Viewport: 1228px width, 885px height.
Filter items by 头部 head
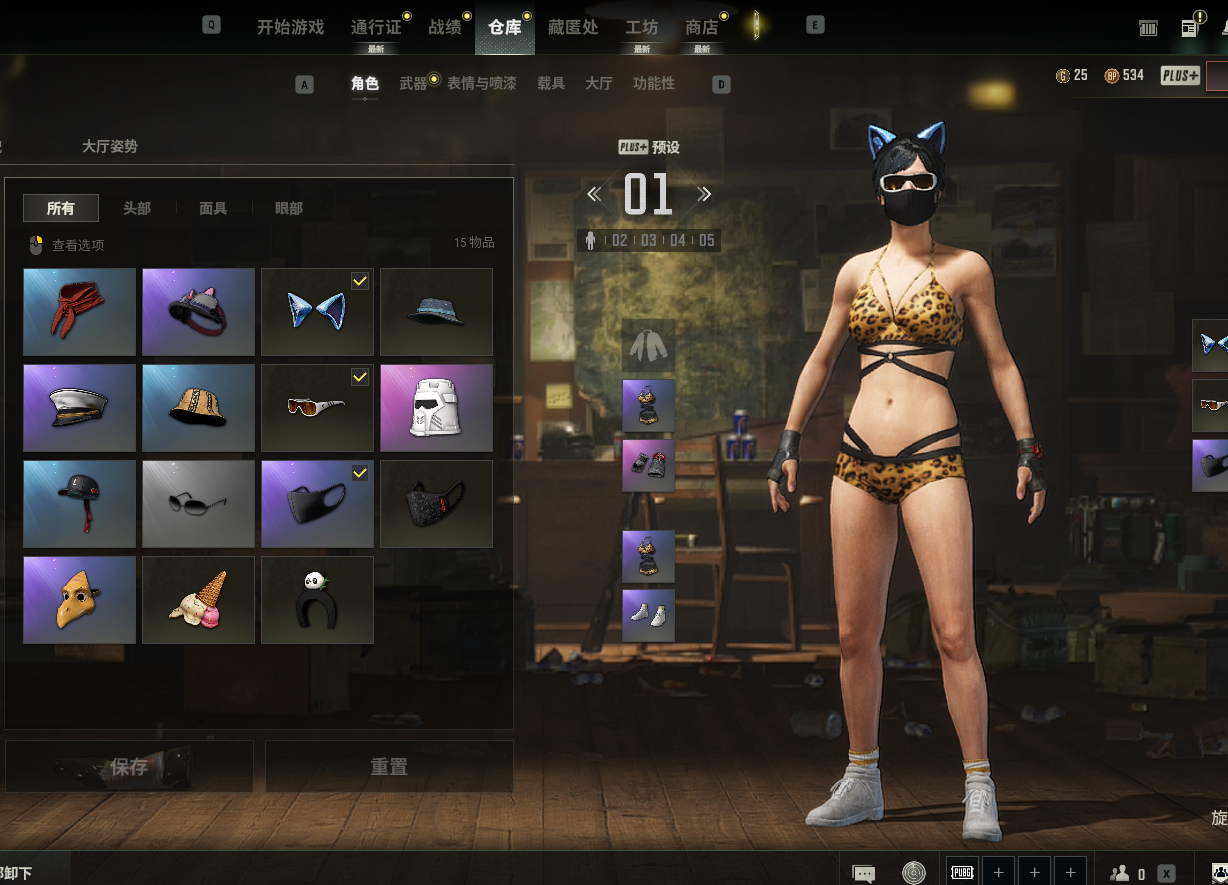tap(137, 208)
